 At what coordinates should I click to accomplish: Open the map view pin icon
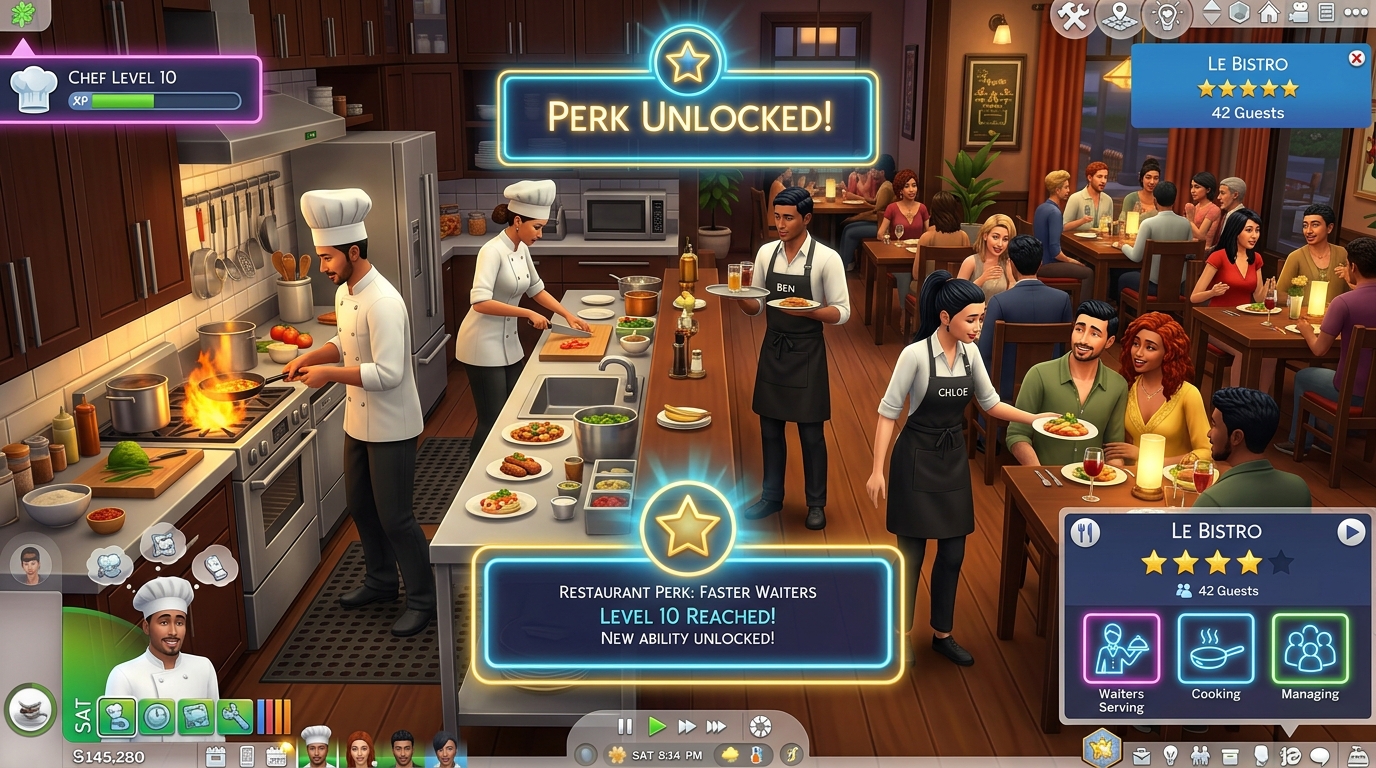[1120, 14]
